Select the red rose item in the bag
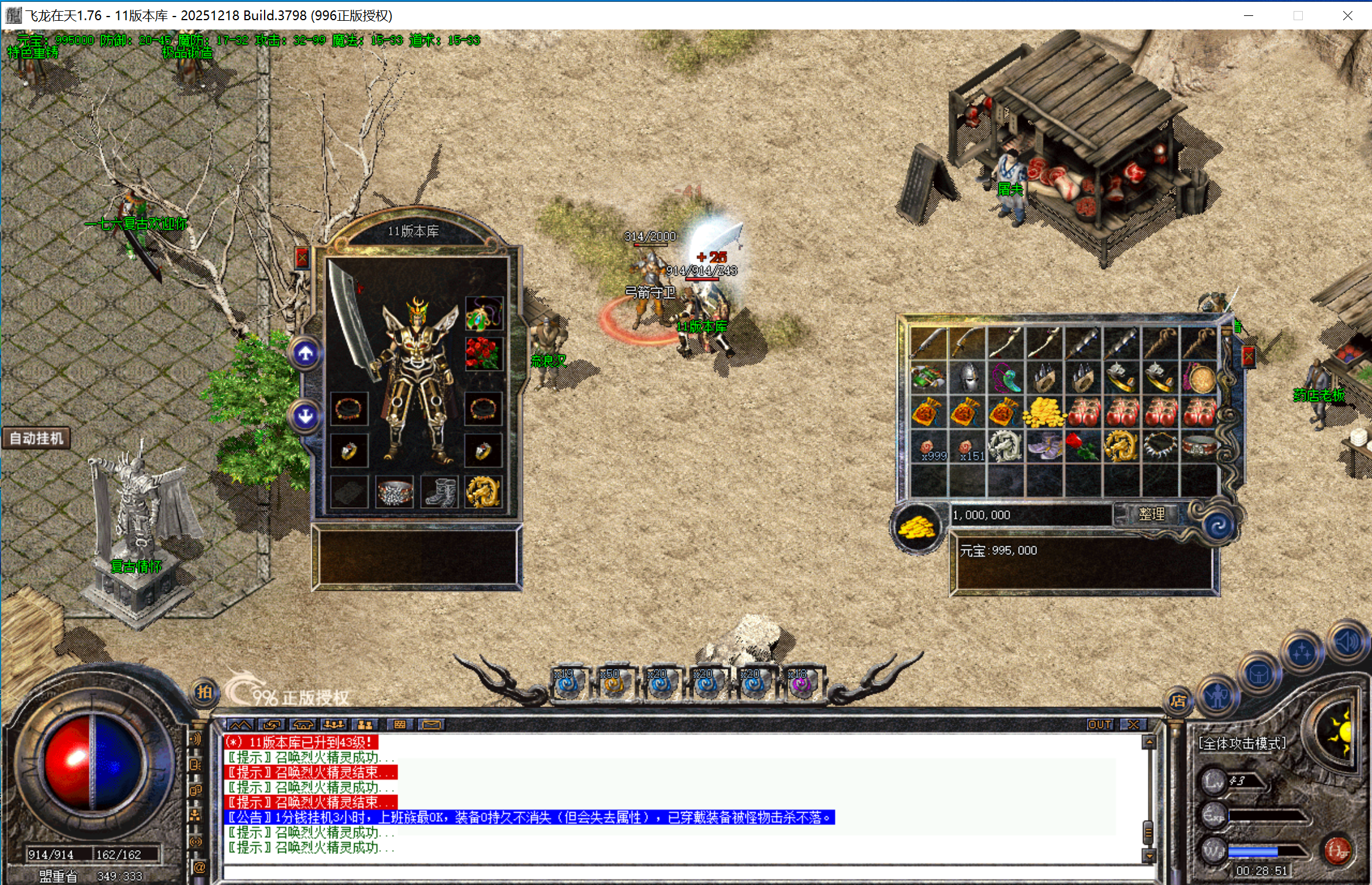Viewport: 1372px width, 885px height. pos(1083,447)
